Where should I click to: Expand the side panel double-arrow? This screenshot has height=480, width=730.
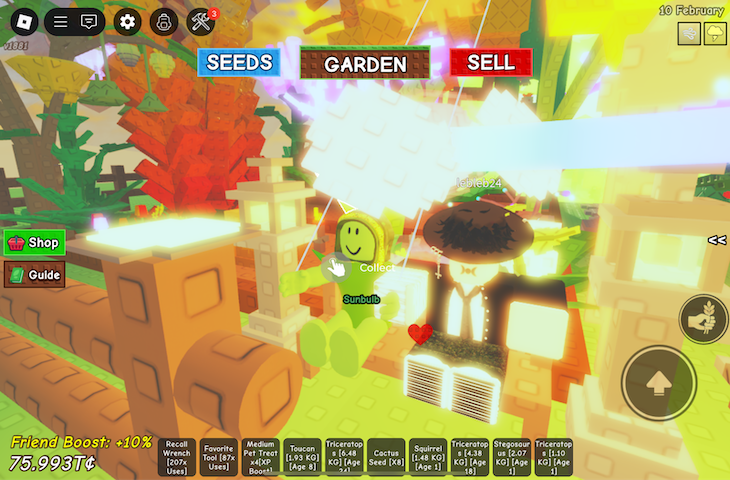point(716,240)
